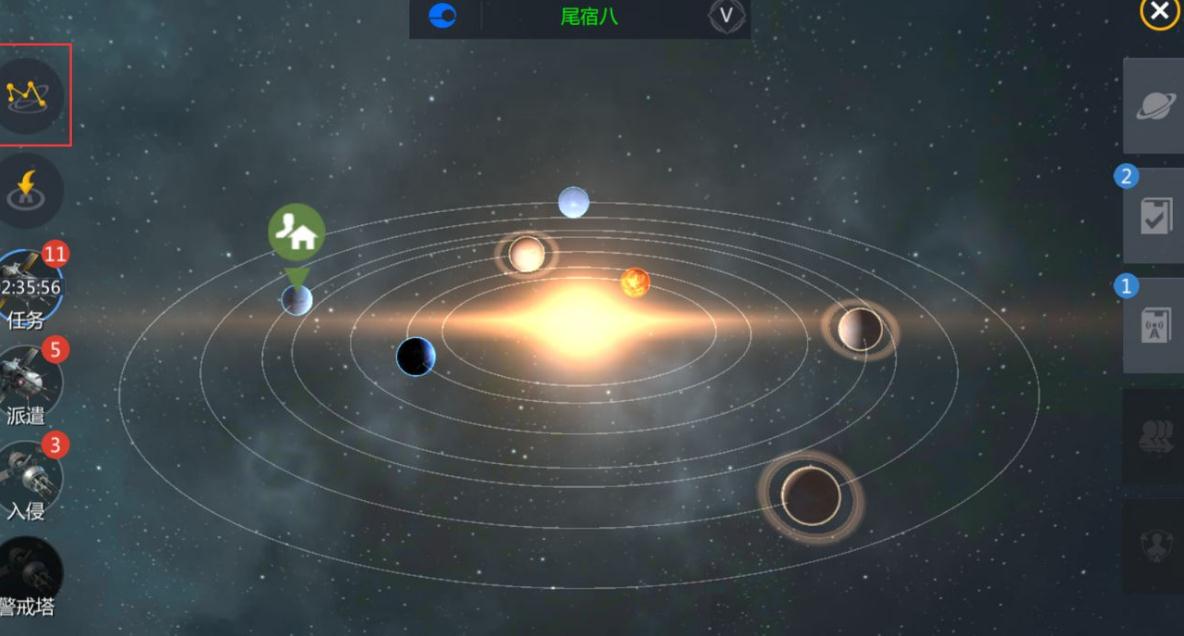Viewport: 1184px width, 636px height.
Task: Open the checklist tab with badge 2
Action: 1154,215
